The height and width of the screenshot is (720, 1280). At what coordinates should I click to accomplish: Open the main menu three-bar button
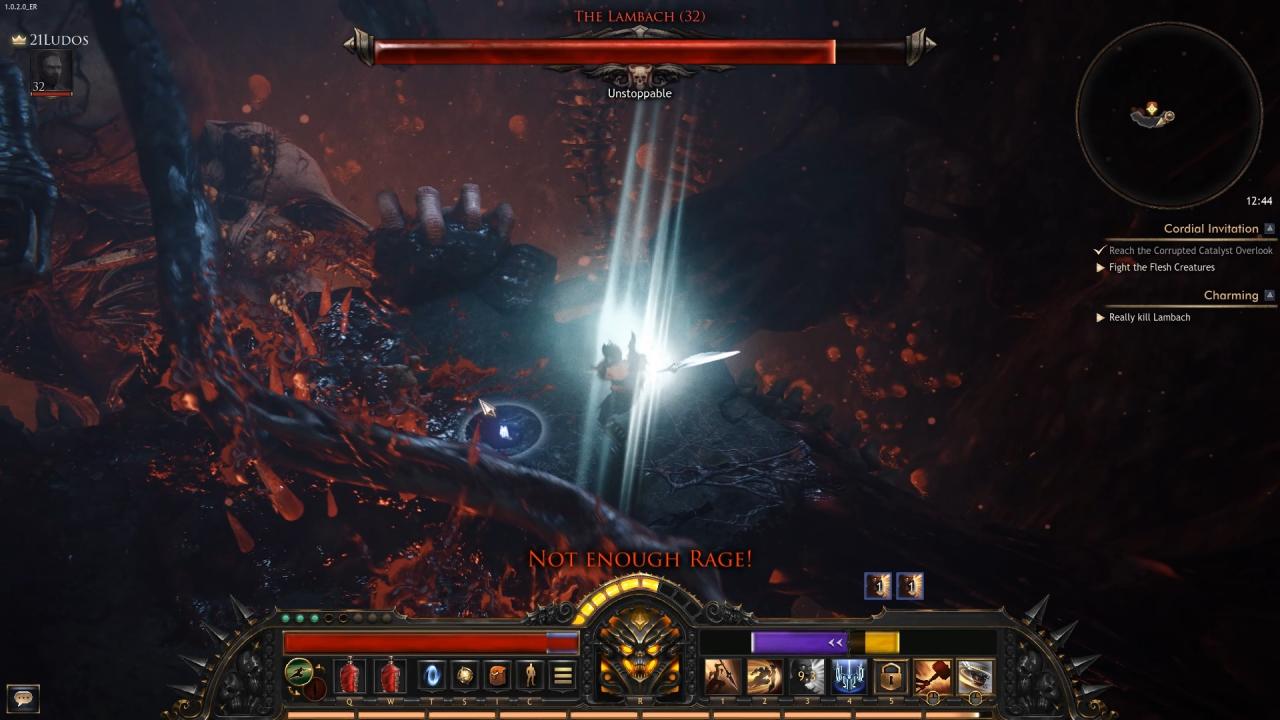[x=563, y=676]
